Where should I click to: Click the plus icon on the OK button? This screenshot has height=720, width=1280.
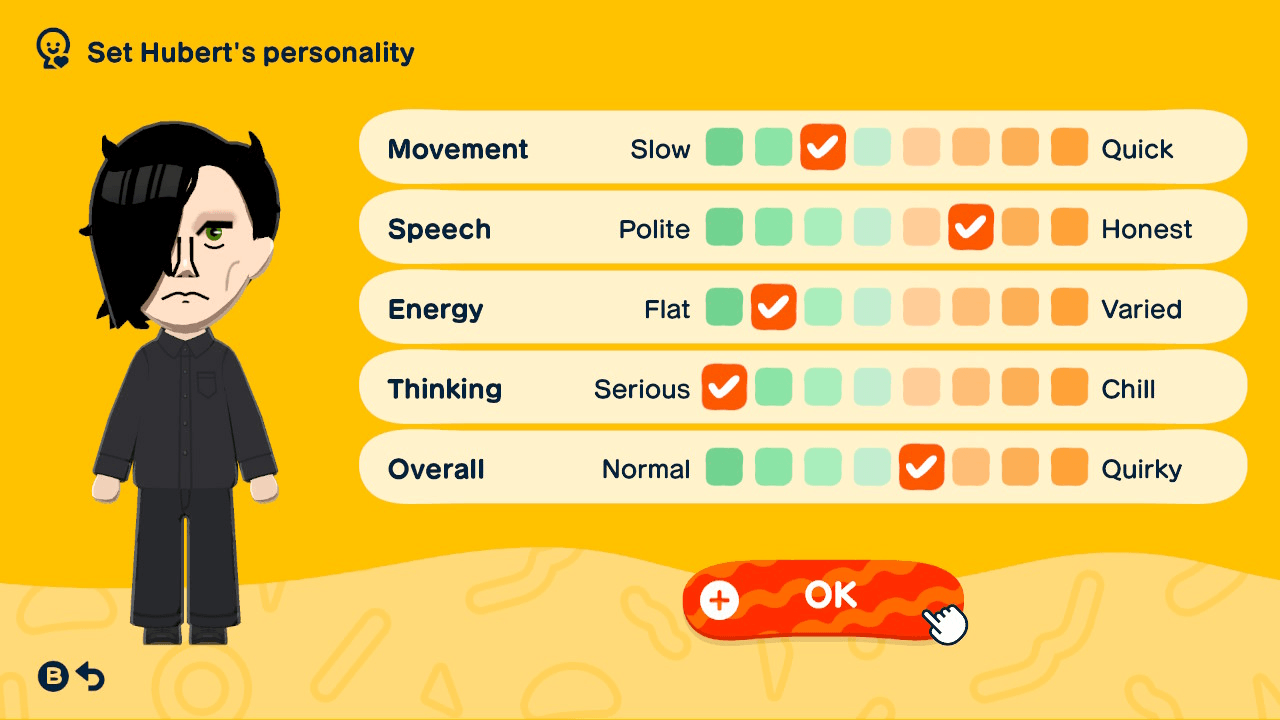coord(718,602)
